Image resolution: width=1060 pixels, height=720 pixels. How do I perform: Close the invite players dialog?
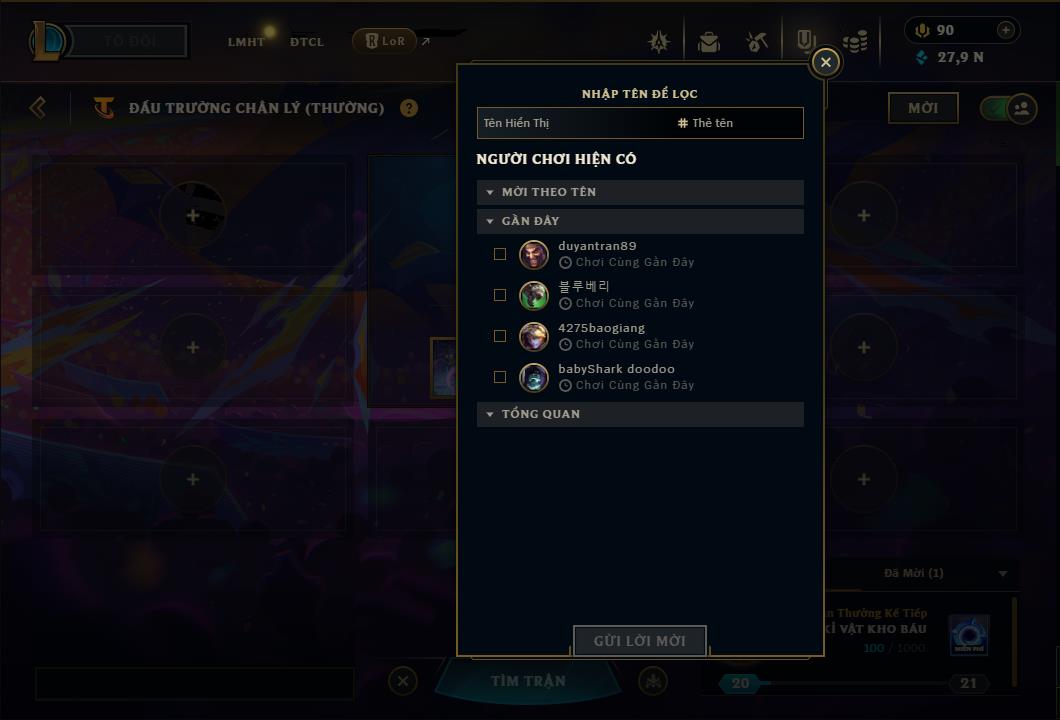click(x=825, y=63)
